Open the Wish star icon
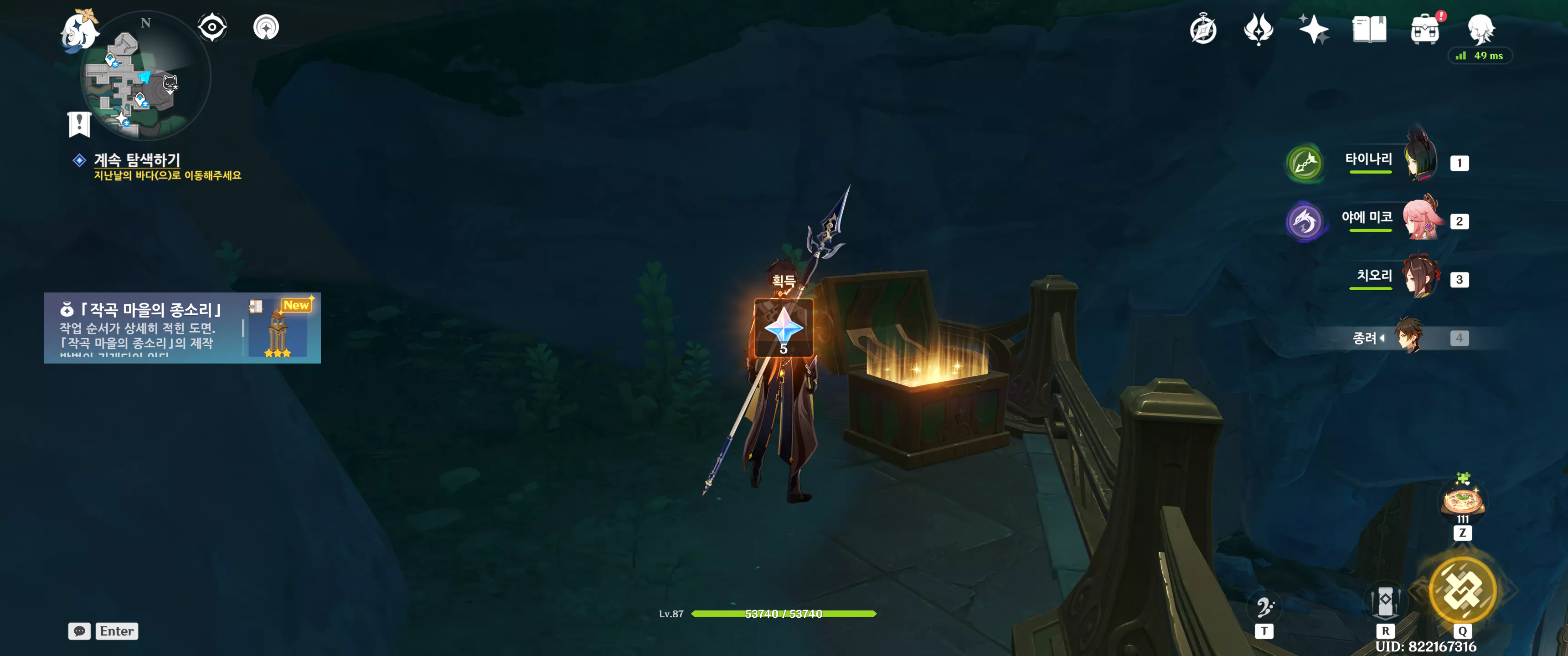 (1314, 29)
